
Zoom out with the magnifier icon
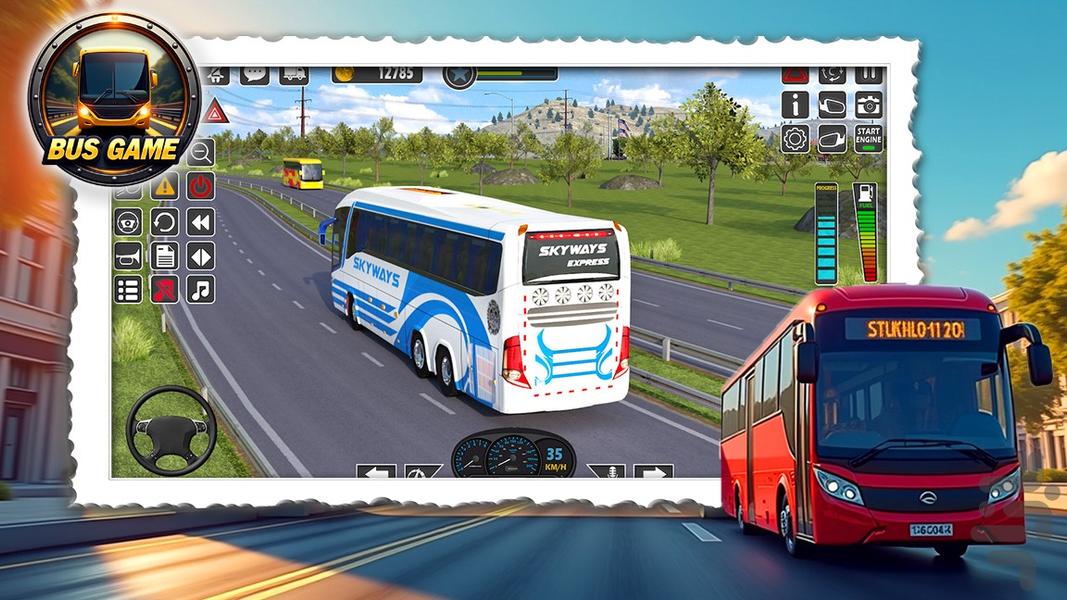click(x=201, y=152)
